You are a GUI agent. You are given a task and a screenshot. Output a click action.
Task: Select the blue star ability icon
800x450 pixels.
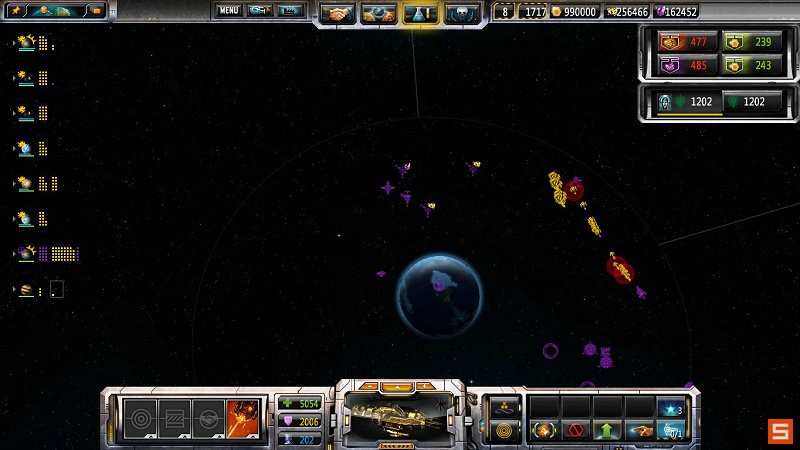click(x=669, y=408)
